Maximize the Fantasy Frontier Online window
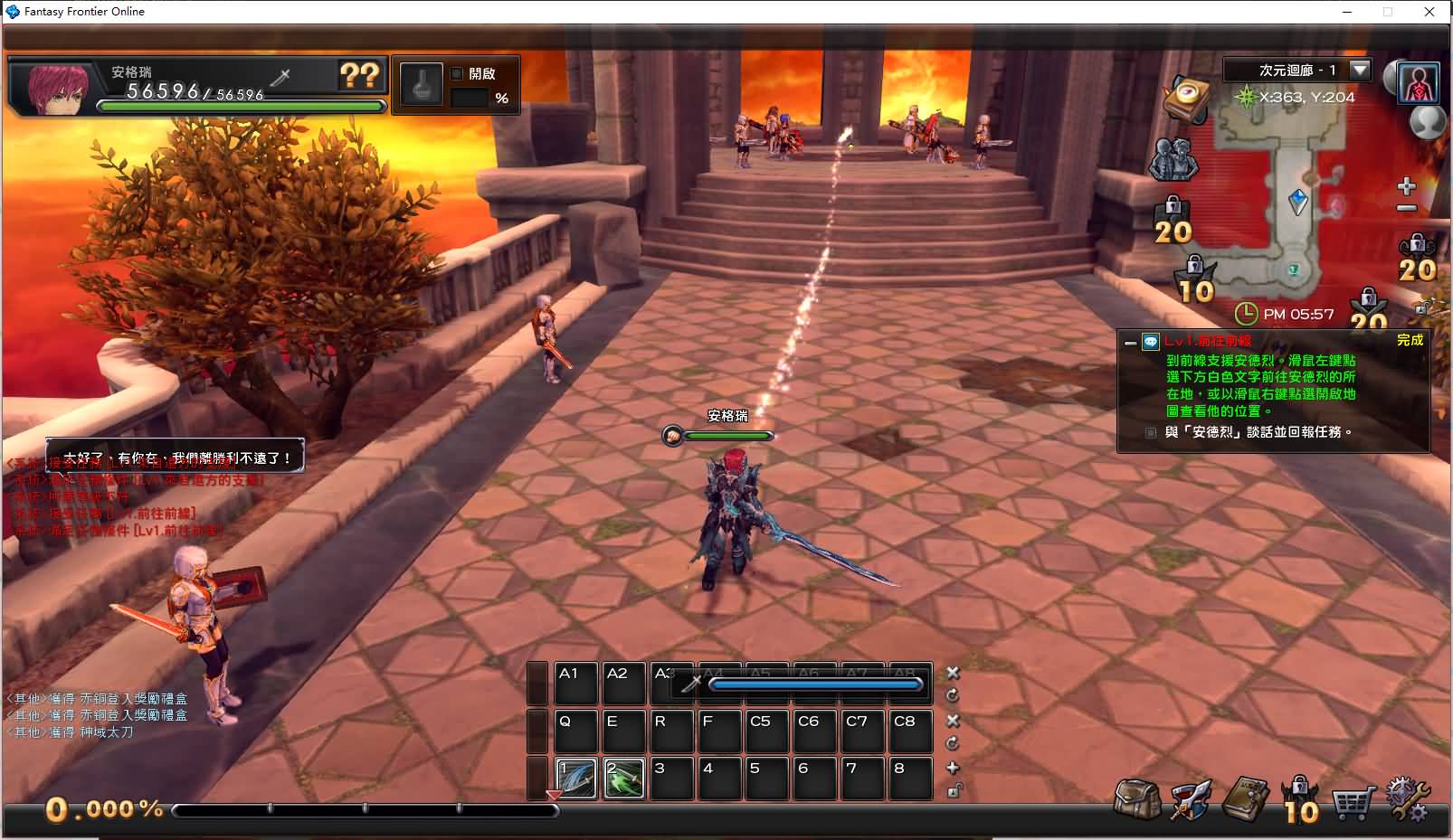This screenshot has width=1453, height=840. [x=1387, y=12]
